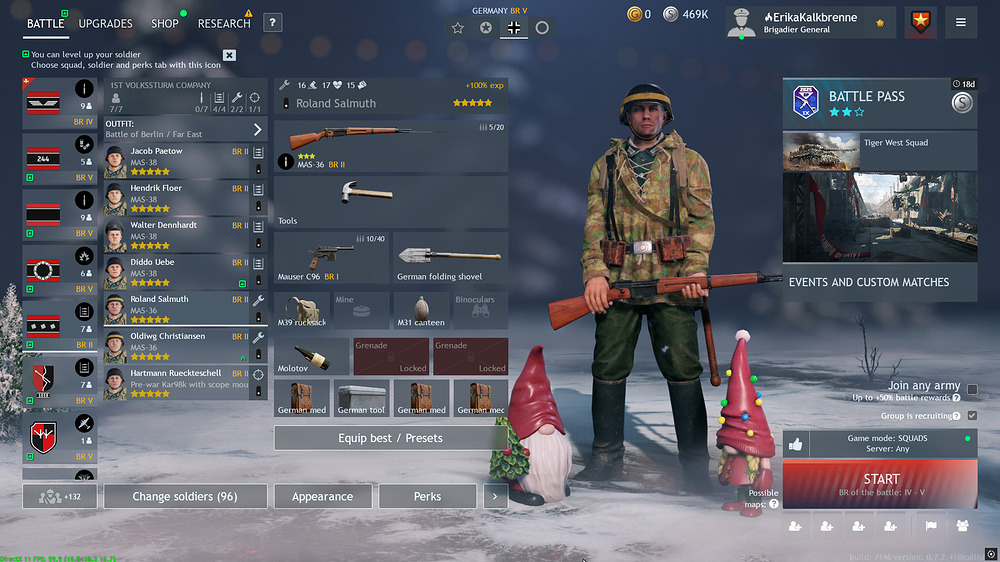Open the Perks screen
This screenshot has width=1000, height=562.
pos(427,496)
